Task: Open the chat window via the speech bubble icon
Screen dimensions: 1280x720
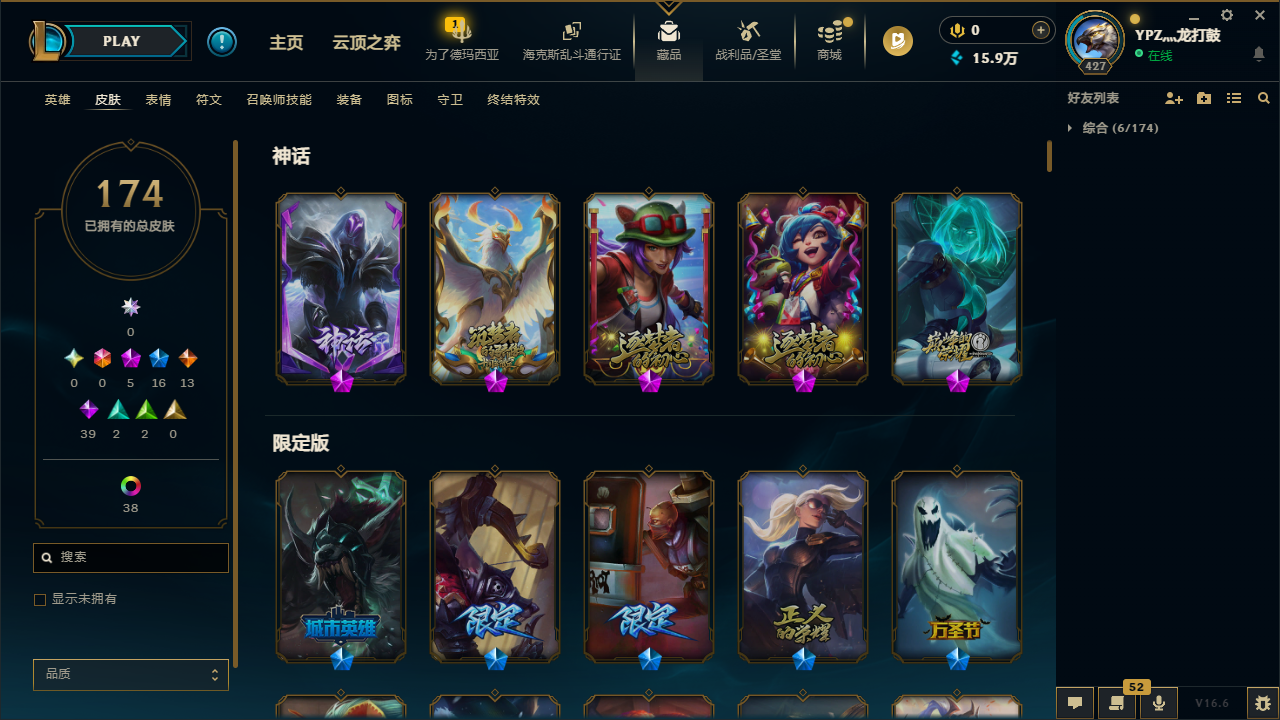Action: 1074,703
